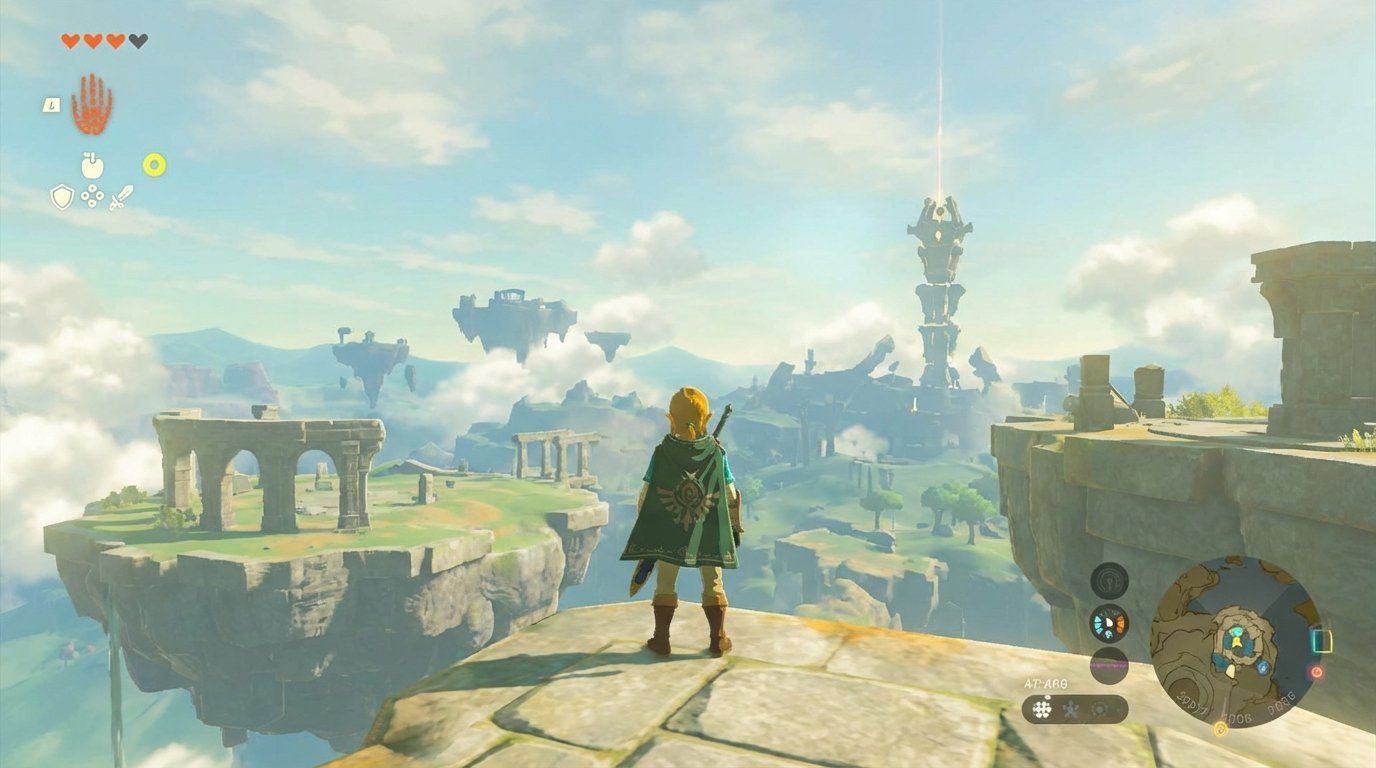Click the altitude reading under the ability bar
1376x768 pixels.
(x=1046, y=682)
